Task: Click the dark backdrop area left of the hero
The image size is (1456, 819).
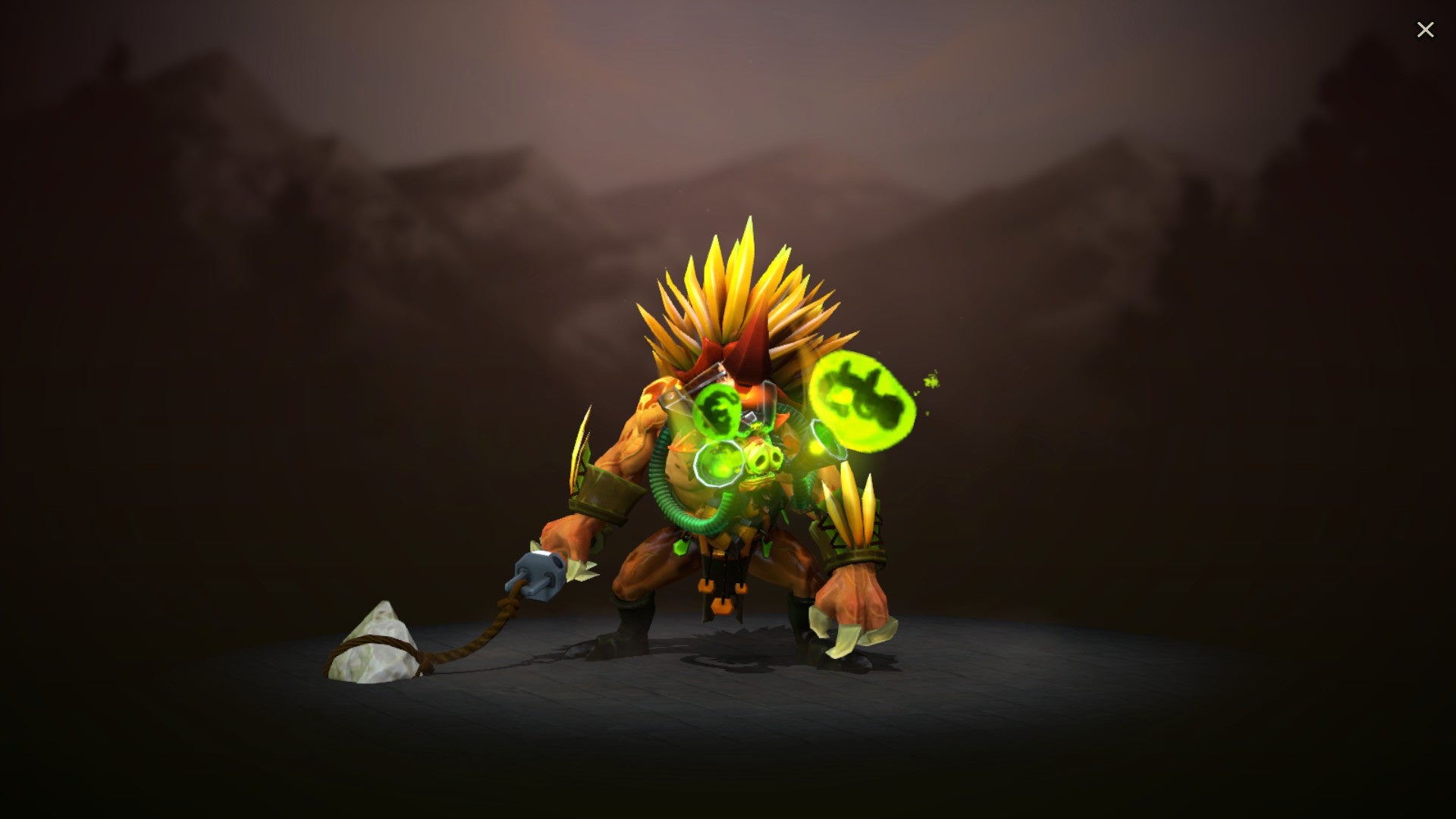Action: point(265,455)
